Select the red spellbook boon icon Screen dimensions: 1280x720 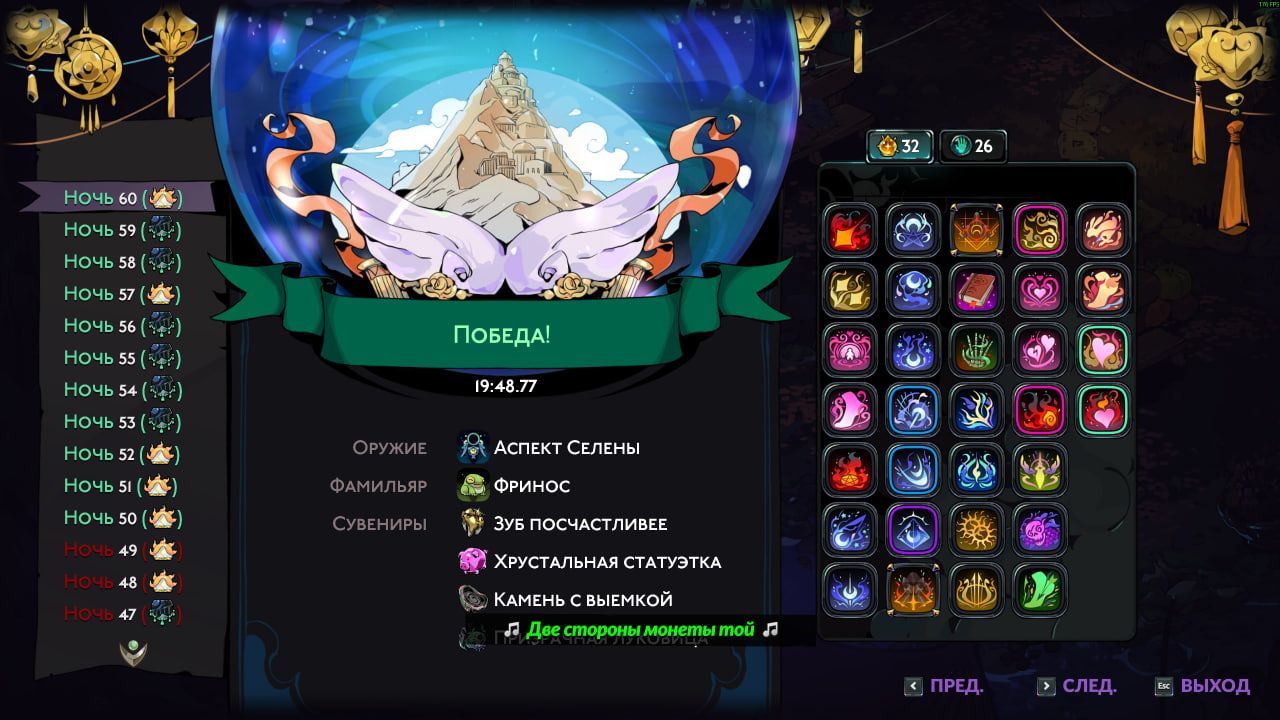tap(975, 290)
